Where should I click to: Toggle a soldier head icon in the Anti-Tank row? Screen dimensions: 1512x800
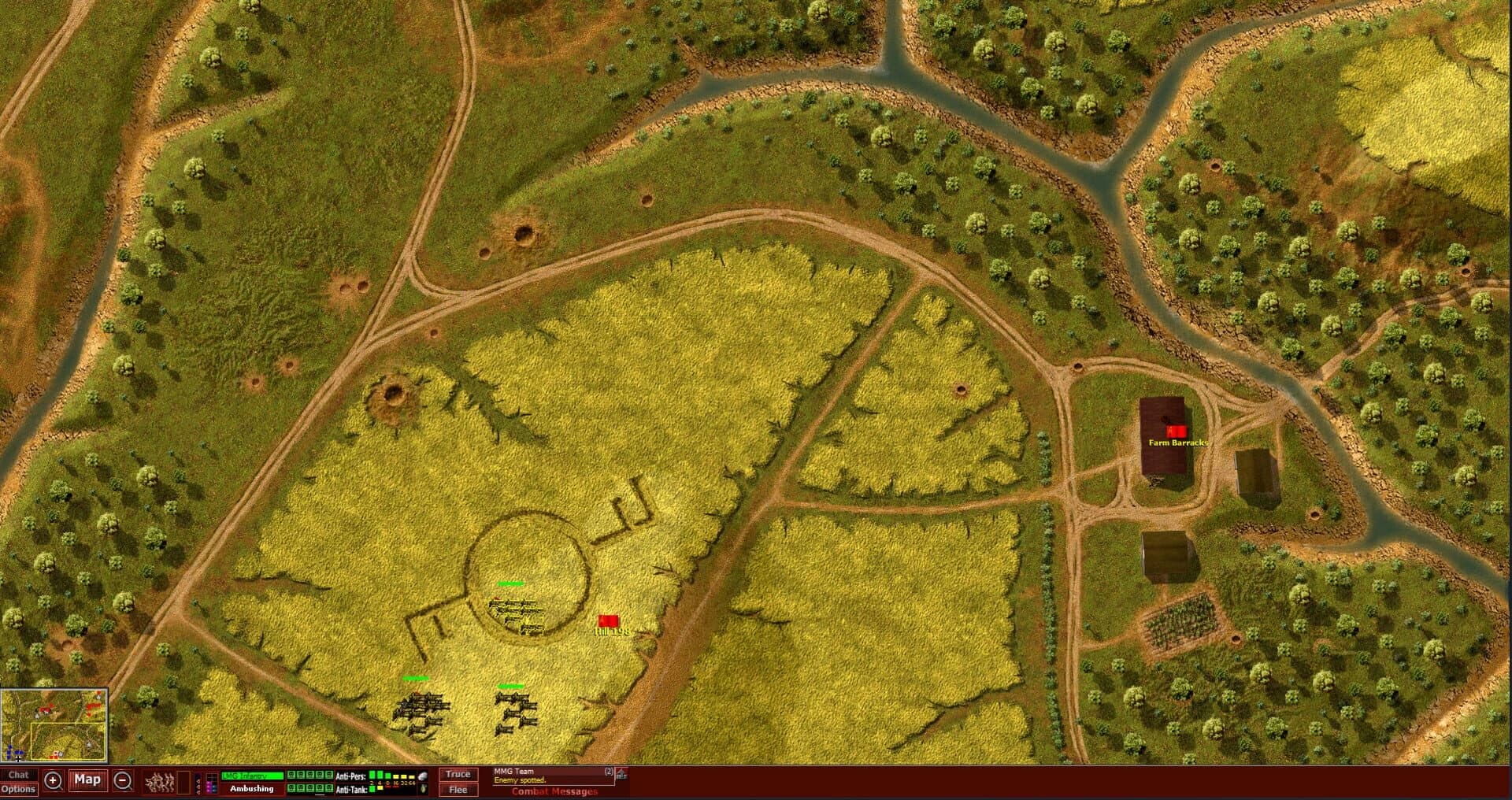click(x=291, y=788)
